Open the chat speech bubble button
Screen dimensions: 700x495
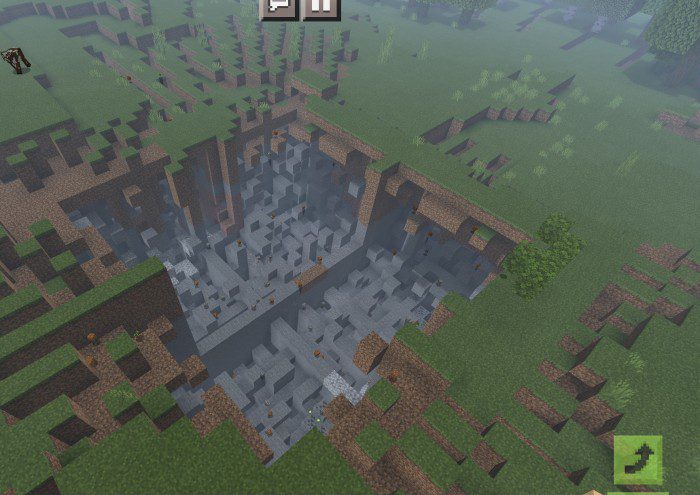click(x=279, y=7)
